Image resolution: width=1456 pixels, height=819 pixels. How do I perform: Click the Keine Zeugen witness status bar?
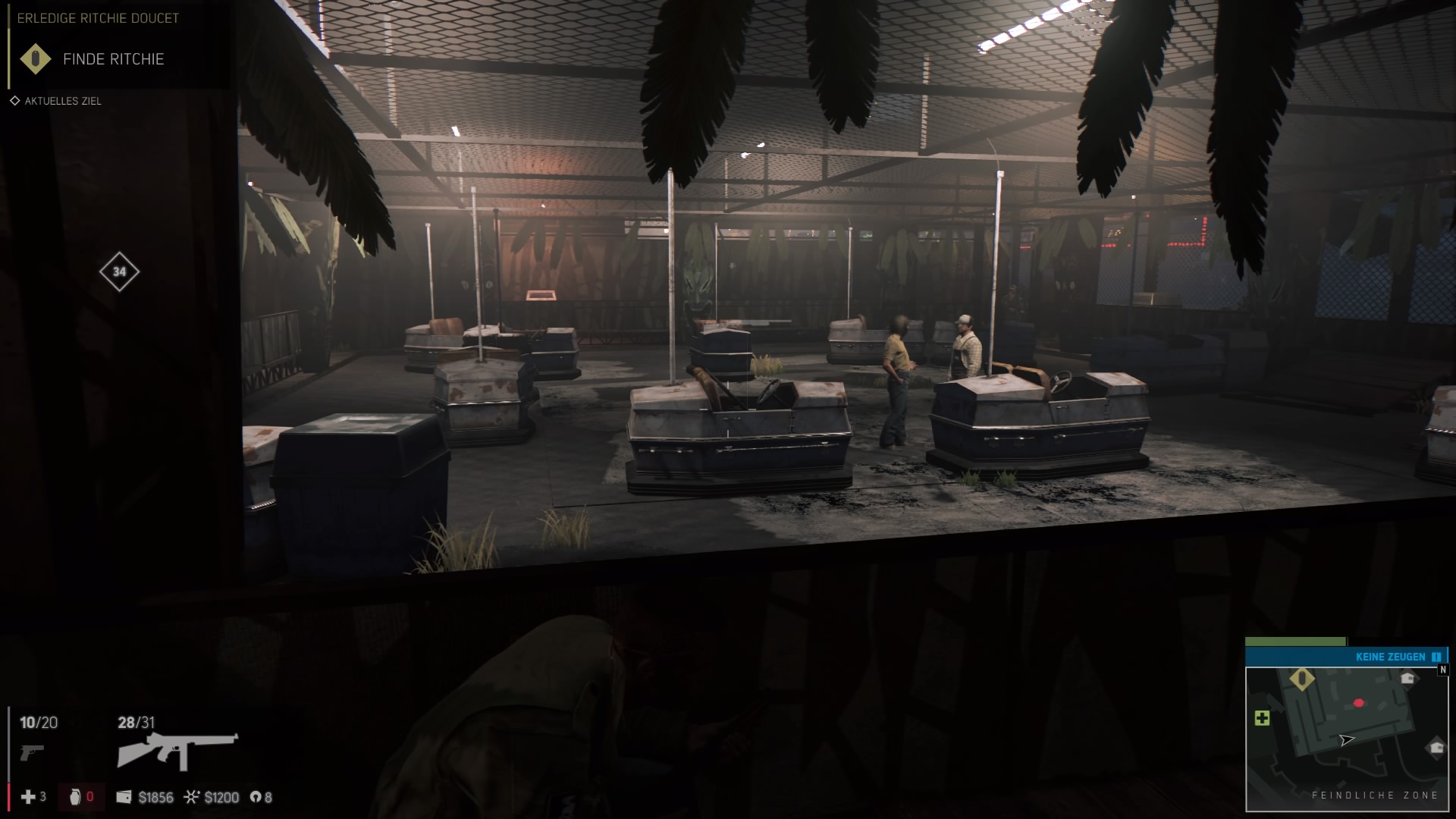coord(1346,657)
